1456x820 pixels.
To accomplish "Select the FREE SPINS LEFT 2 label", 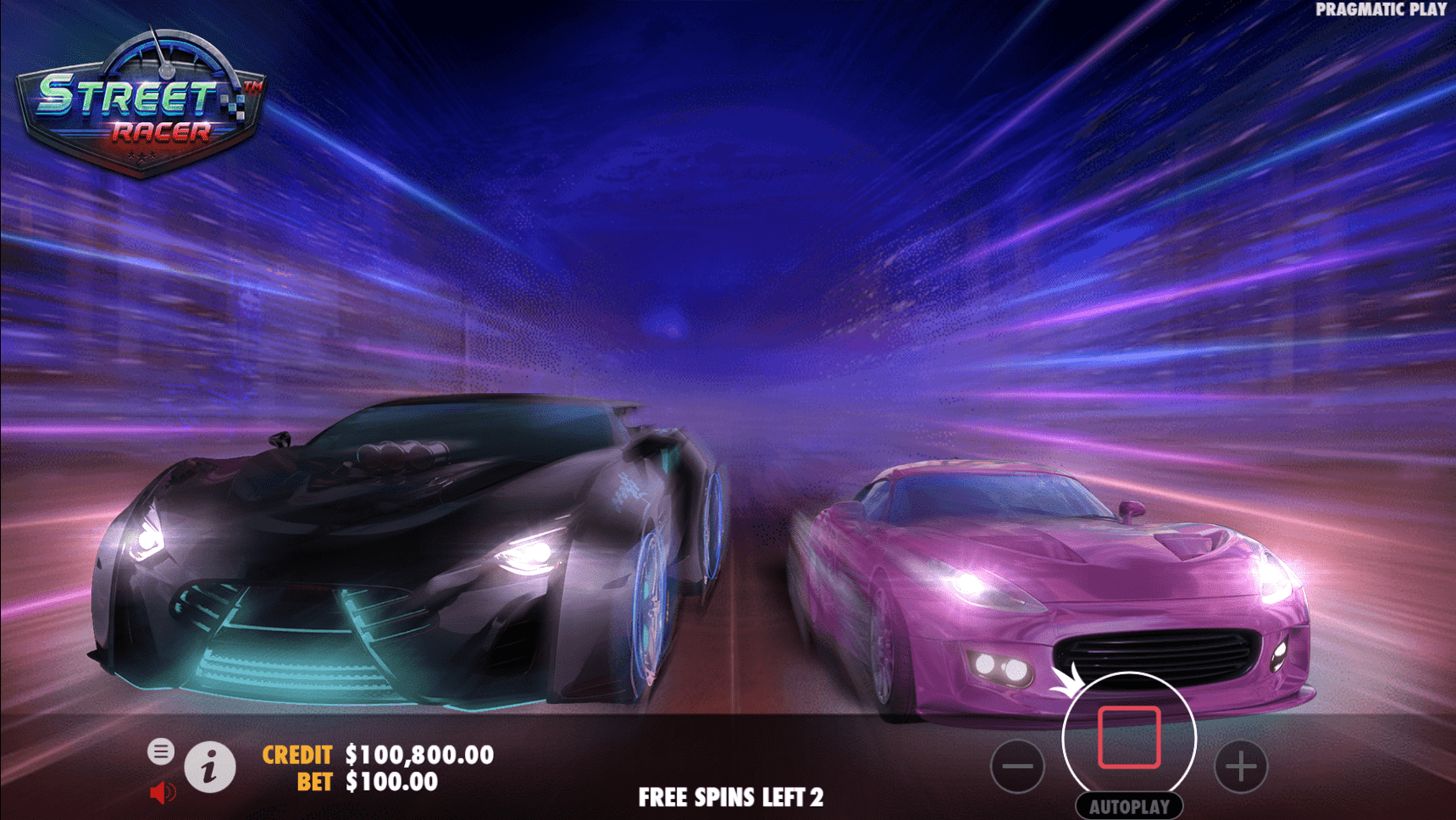I will pos(732,797).
